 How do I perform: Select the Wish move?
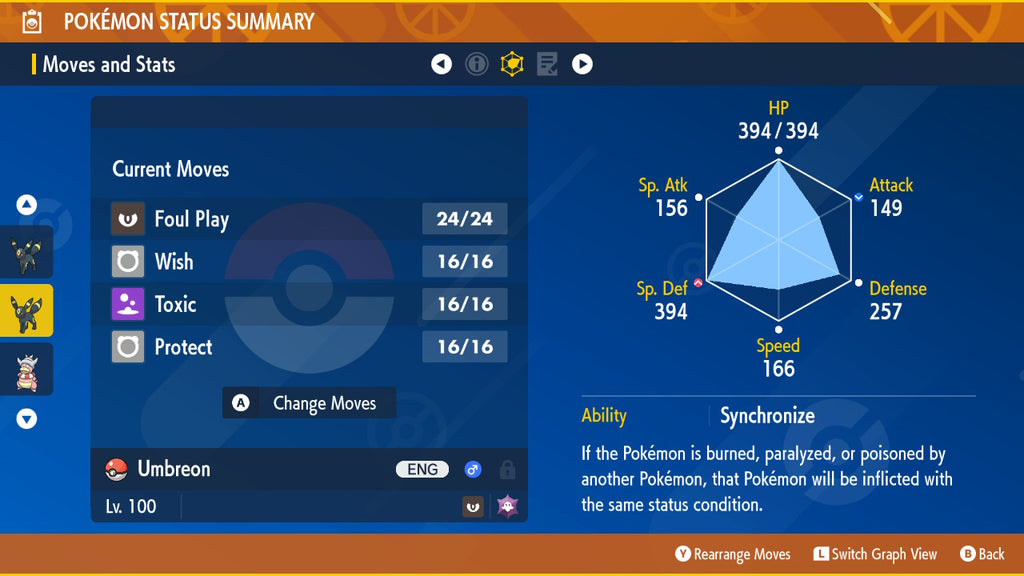pos(309,262)
